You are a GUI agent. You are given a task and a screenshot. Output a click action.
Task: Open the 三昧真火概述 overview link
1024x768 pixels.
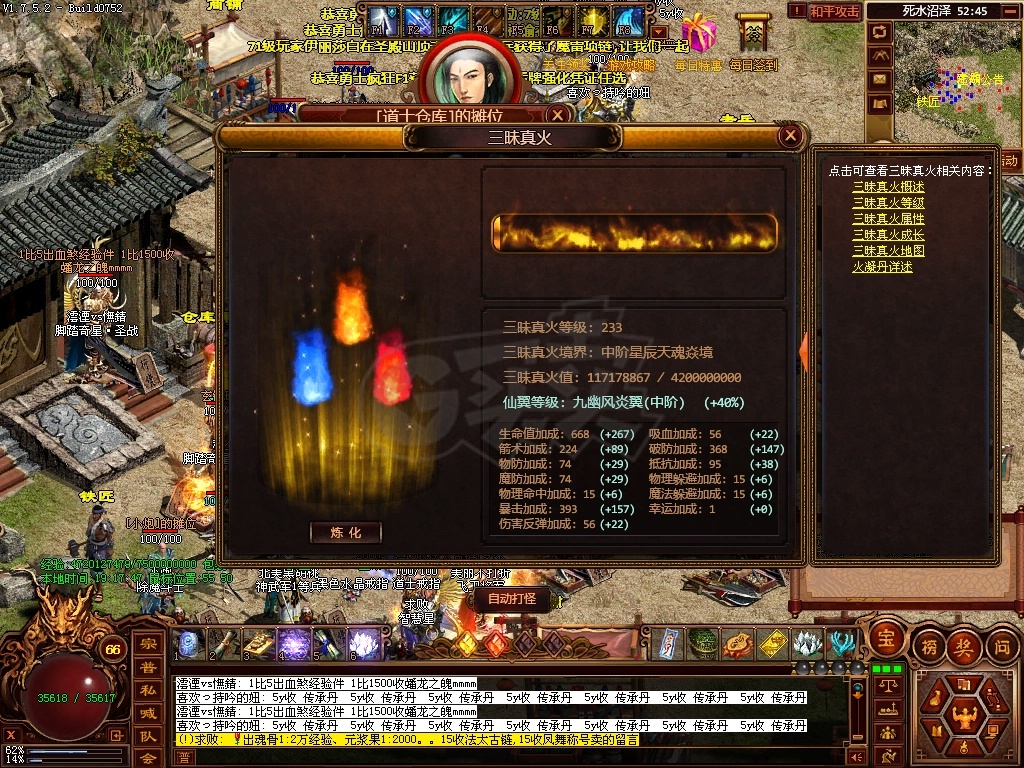888,187
